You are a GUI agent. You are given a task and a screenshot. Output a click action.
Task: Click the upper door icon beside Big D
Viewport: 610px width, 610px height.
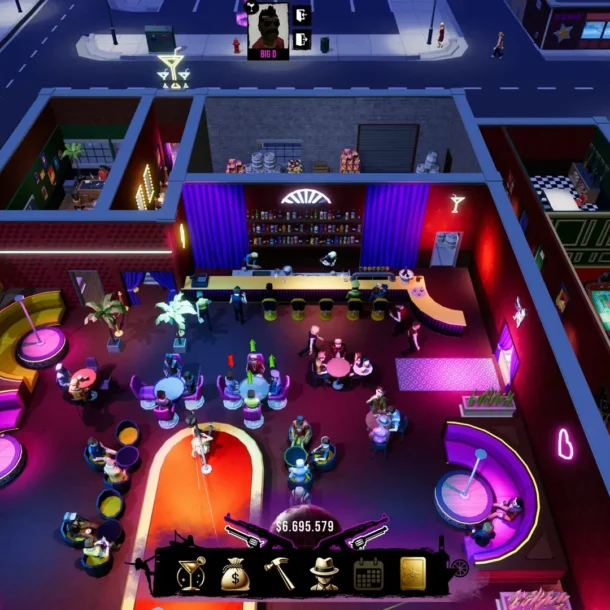(x=301, y=16)
